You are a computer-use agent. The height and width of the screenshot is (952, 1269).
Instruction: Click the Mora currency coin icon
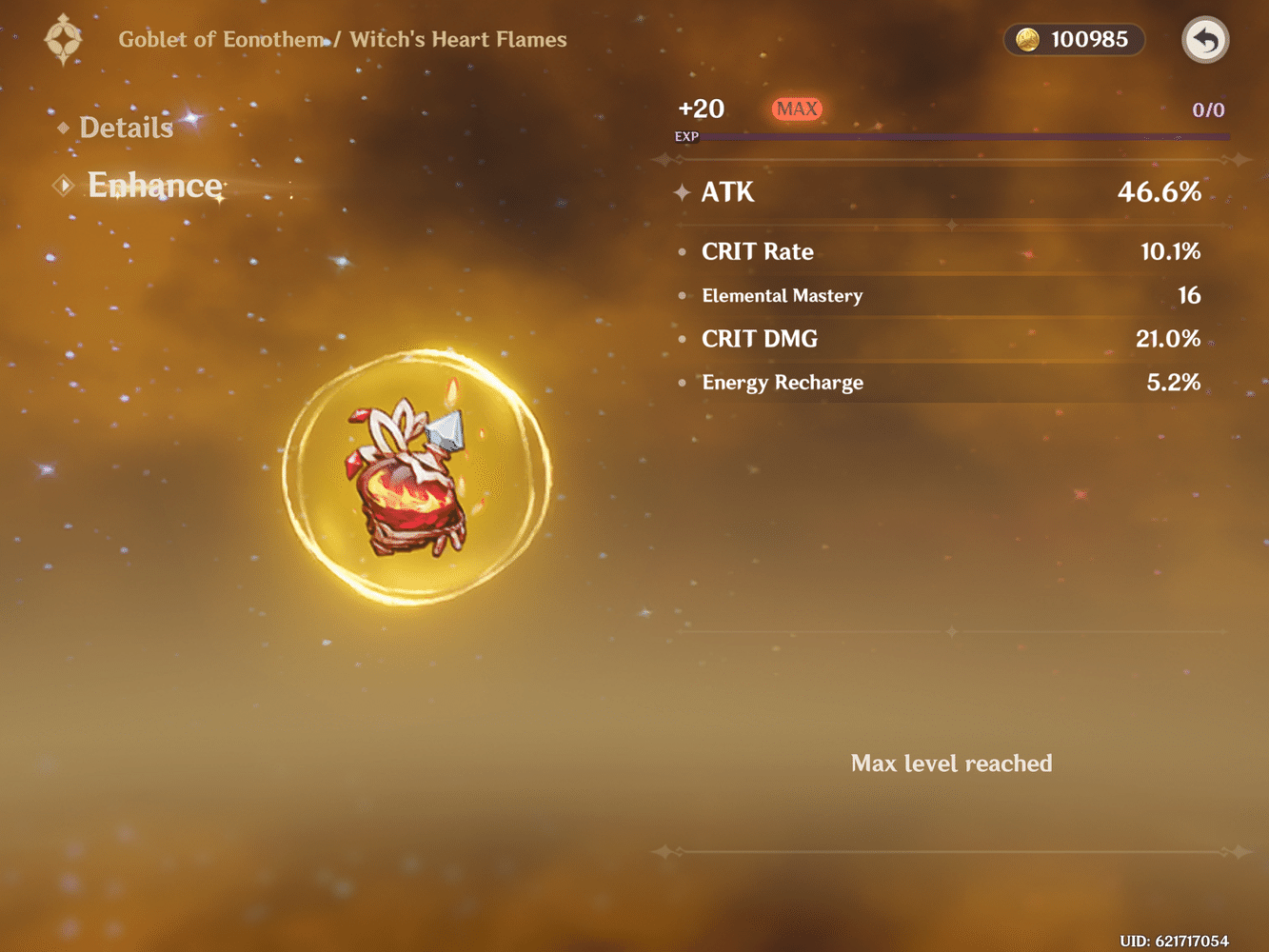tap(1026, 40)
